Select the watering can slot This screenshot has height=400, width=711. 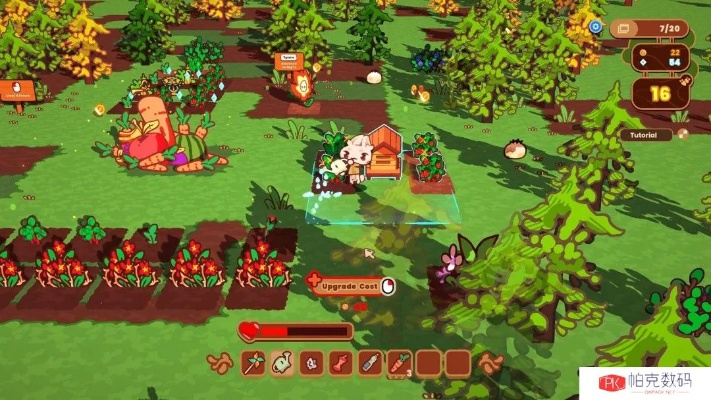click(x=282, y=362)
